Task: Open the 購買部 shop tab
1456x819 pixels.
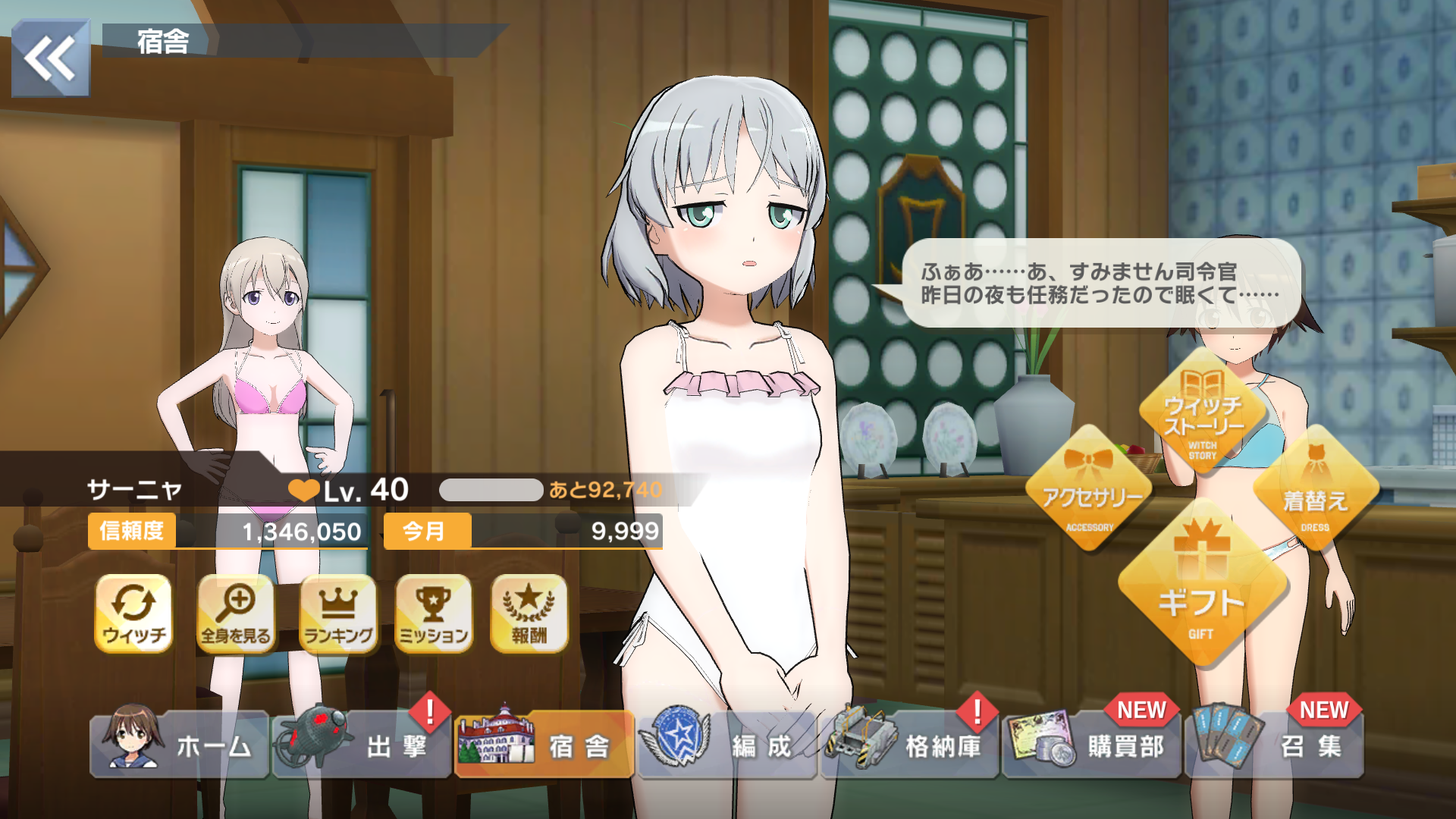Action: 1092,745
